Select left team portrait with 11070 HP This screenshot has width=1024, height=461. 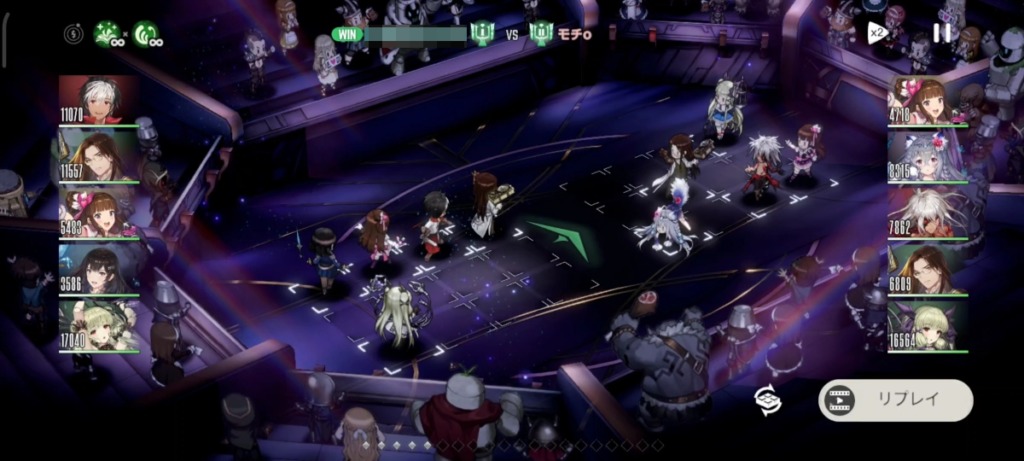tap(98, 100)
